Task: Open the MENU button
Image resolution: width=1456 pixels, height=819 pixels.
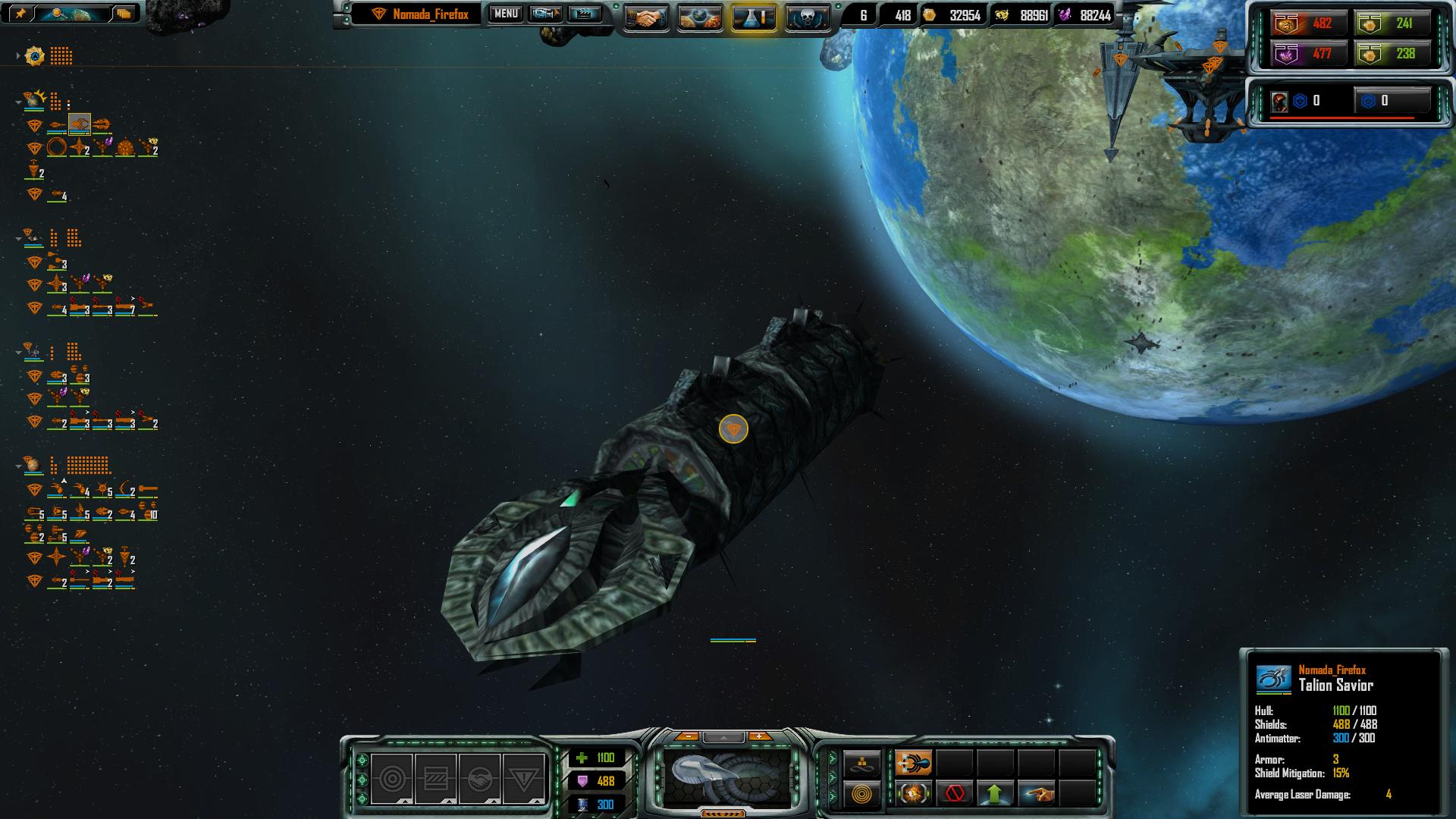Action: 505,14
